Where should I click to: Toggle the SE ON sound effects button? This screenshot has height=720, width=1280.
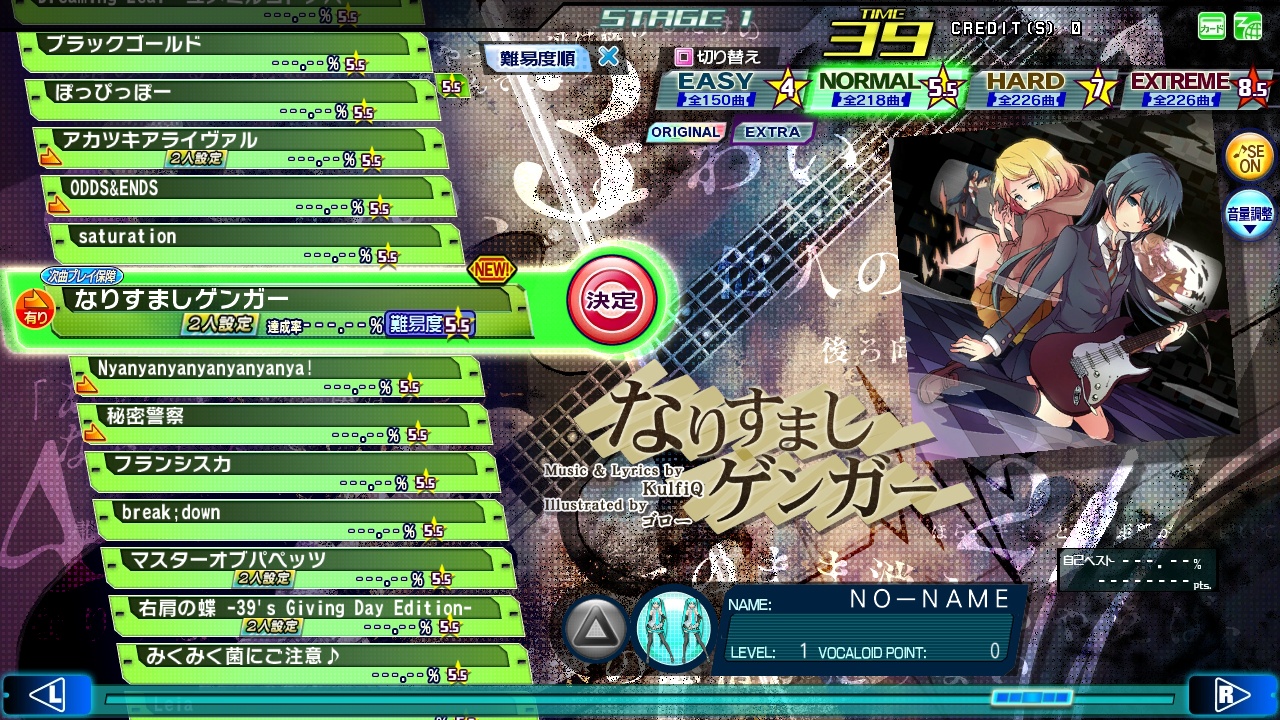click(1250, 158)
